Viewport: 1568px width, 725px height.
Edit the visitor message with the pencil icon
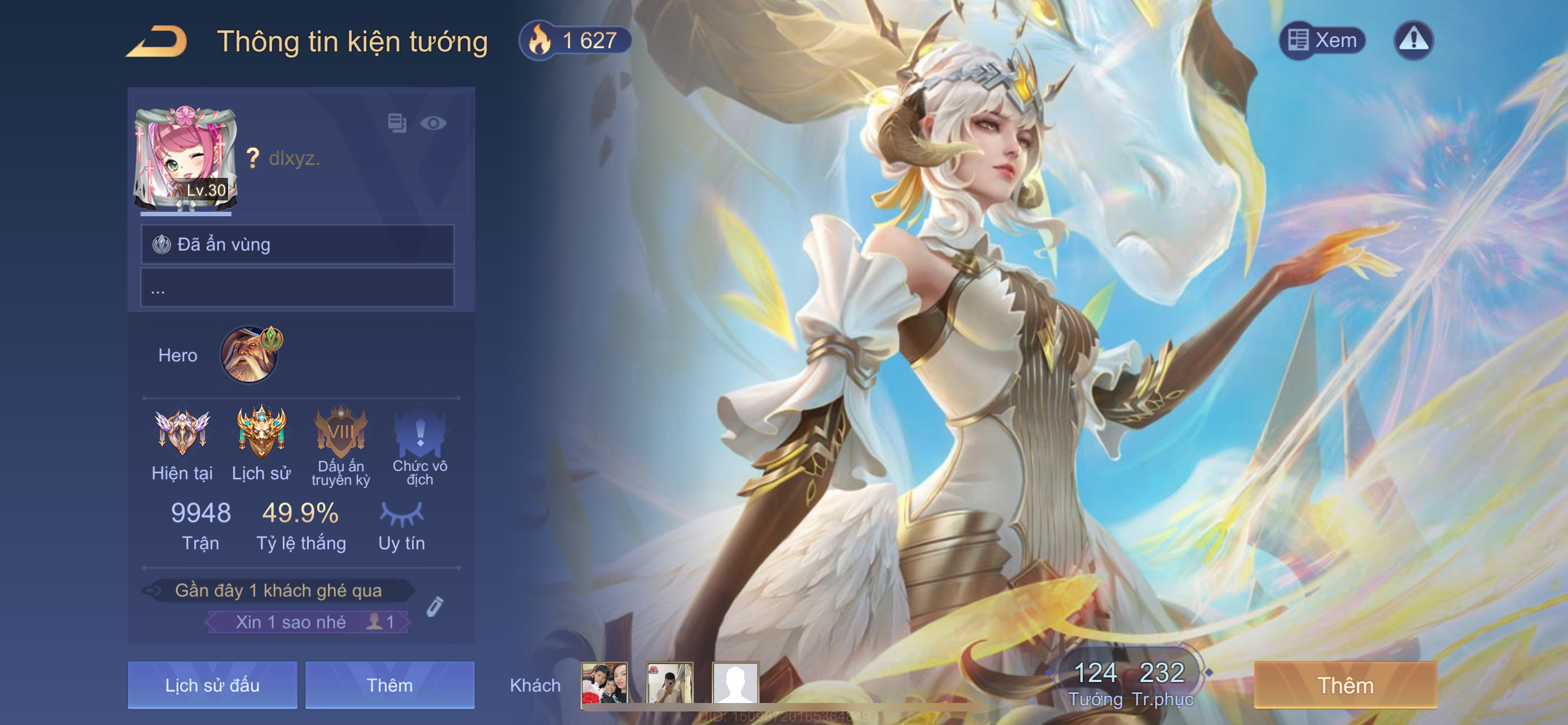point(435,606)
